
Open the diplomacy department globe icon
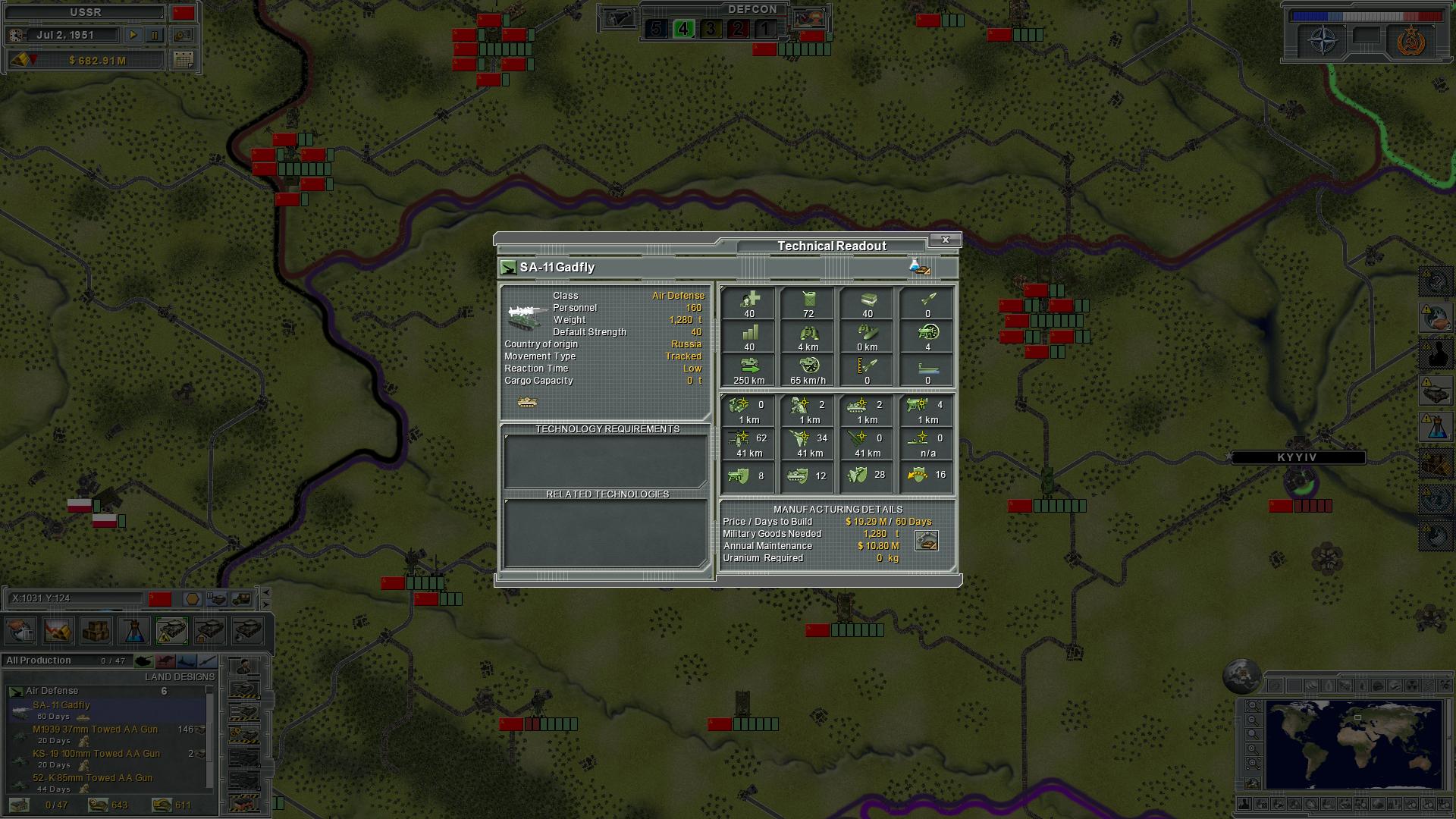tap(19, 629)
